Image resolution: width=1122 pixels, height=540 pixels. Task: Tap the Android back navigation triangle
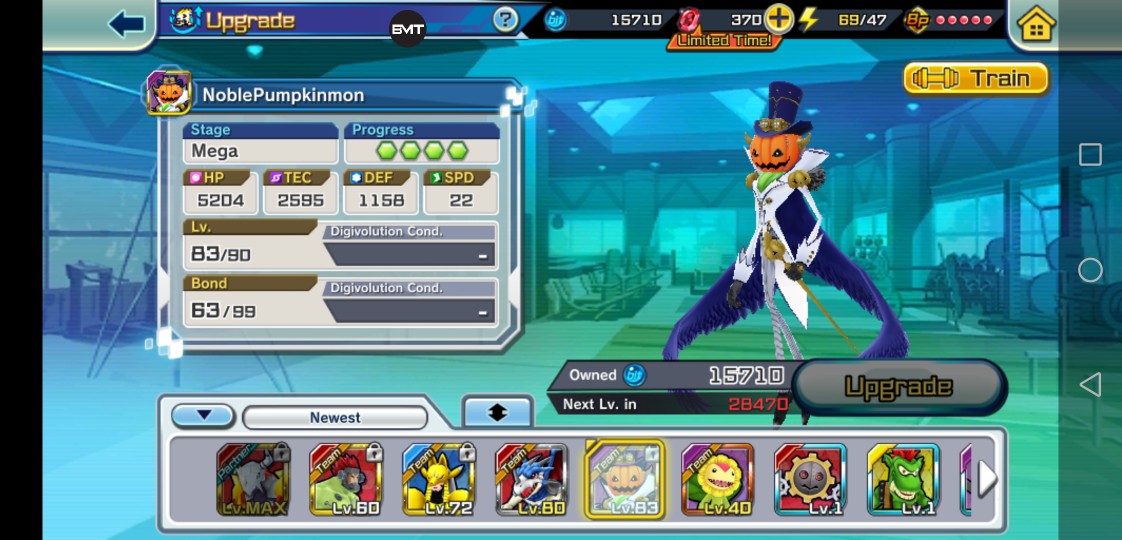tap(1090, 385)
